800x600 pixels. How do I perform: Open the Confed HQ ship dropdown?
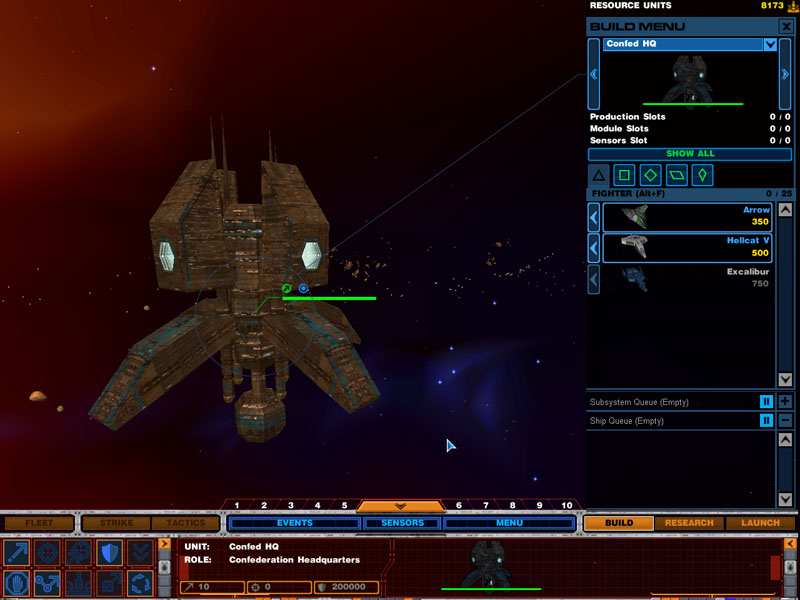click(x=770, y=44)
